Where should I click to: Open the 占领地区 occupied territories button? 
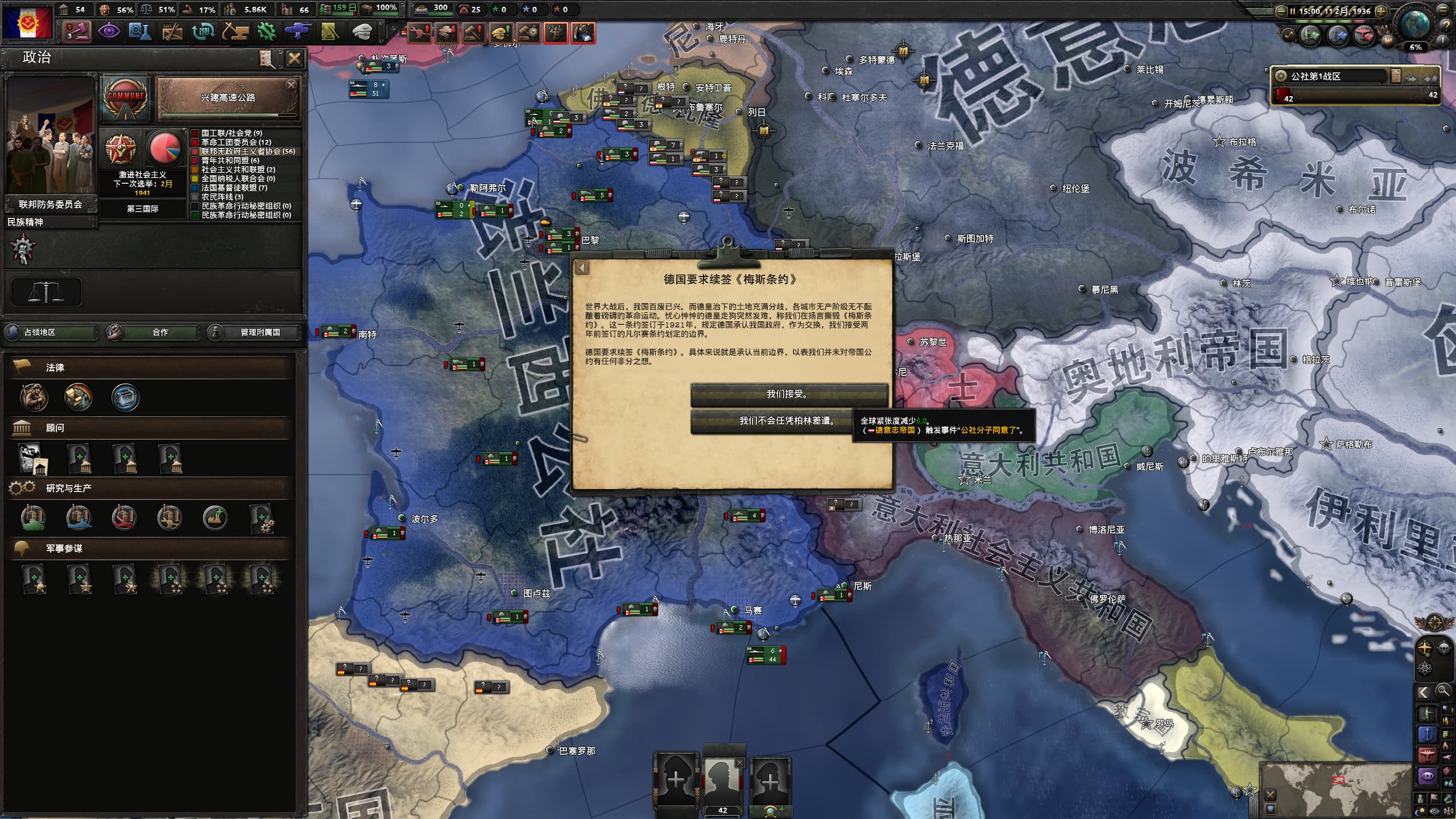pyautogui.click(x=50, y=332)
